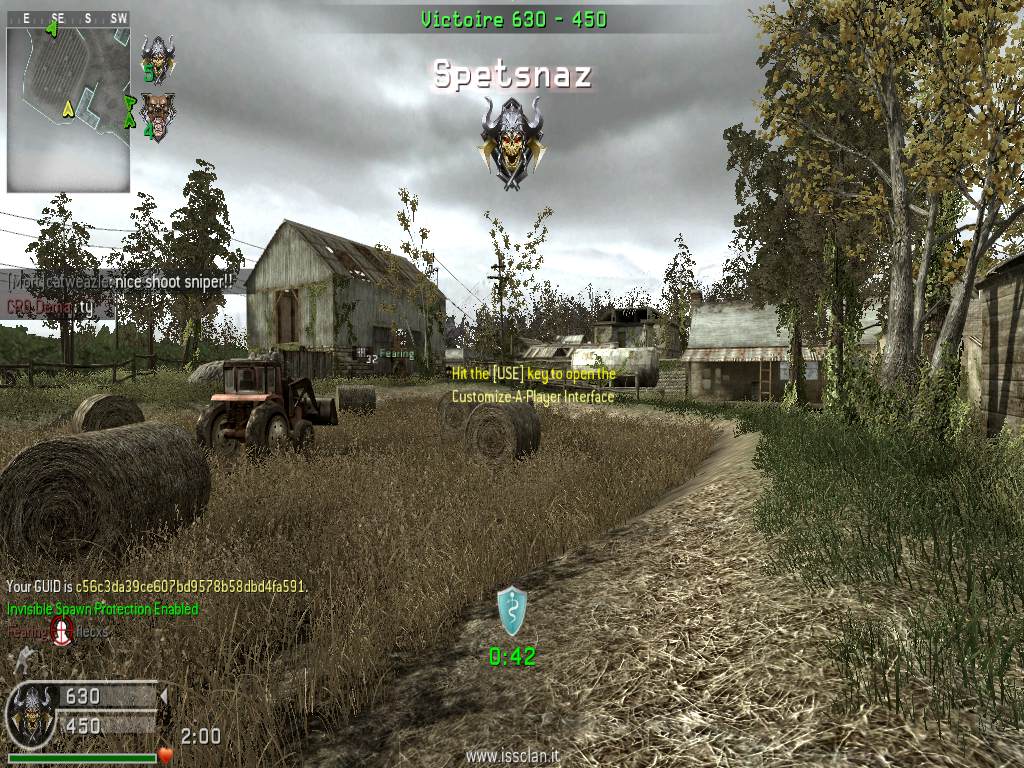The image size is (1024, 768).
Task: Select the horned skull team icon beside minimap
Action: pos(156,56)
